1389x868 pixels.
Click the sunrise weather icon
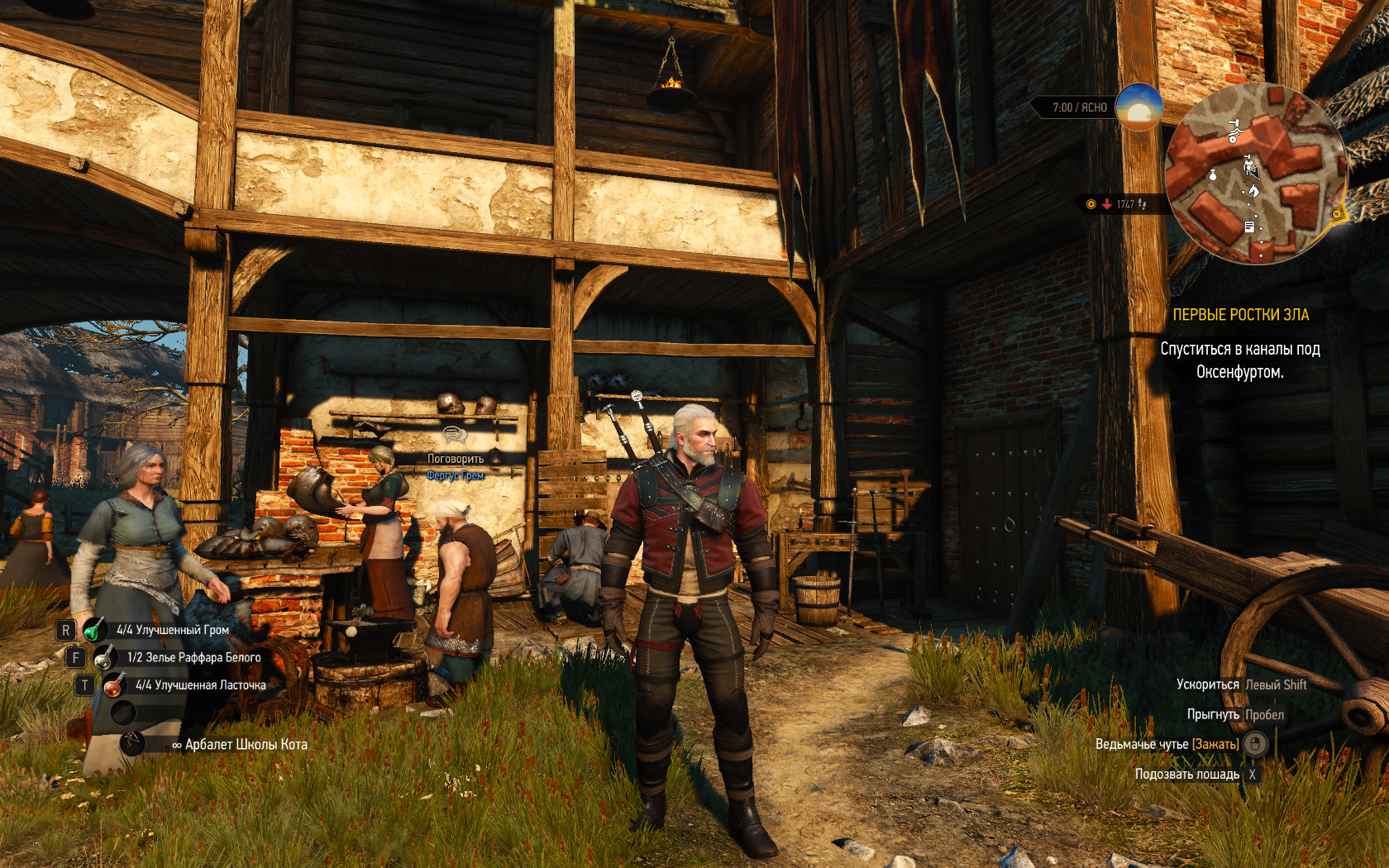[x=1138, y=107]
